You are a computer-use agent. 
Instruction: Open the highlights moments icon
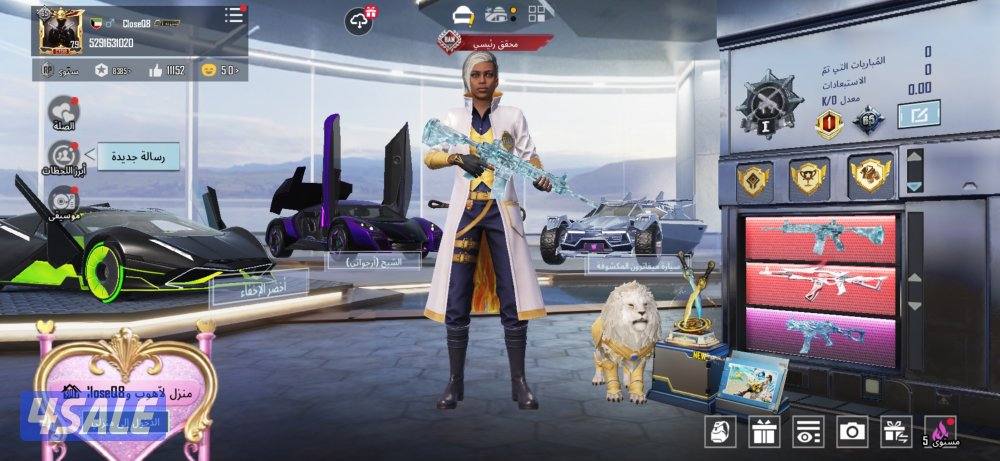click(x=64, y=156)
